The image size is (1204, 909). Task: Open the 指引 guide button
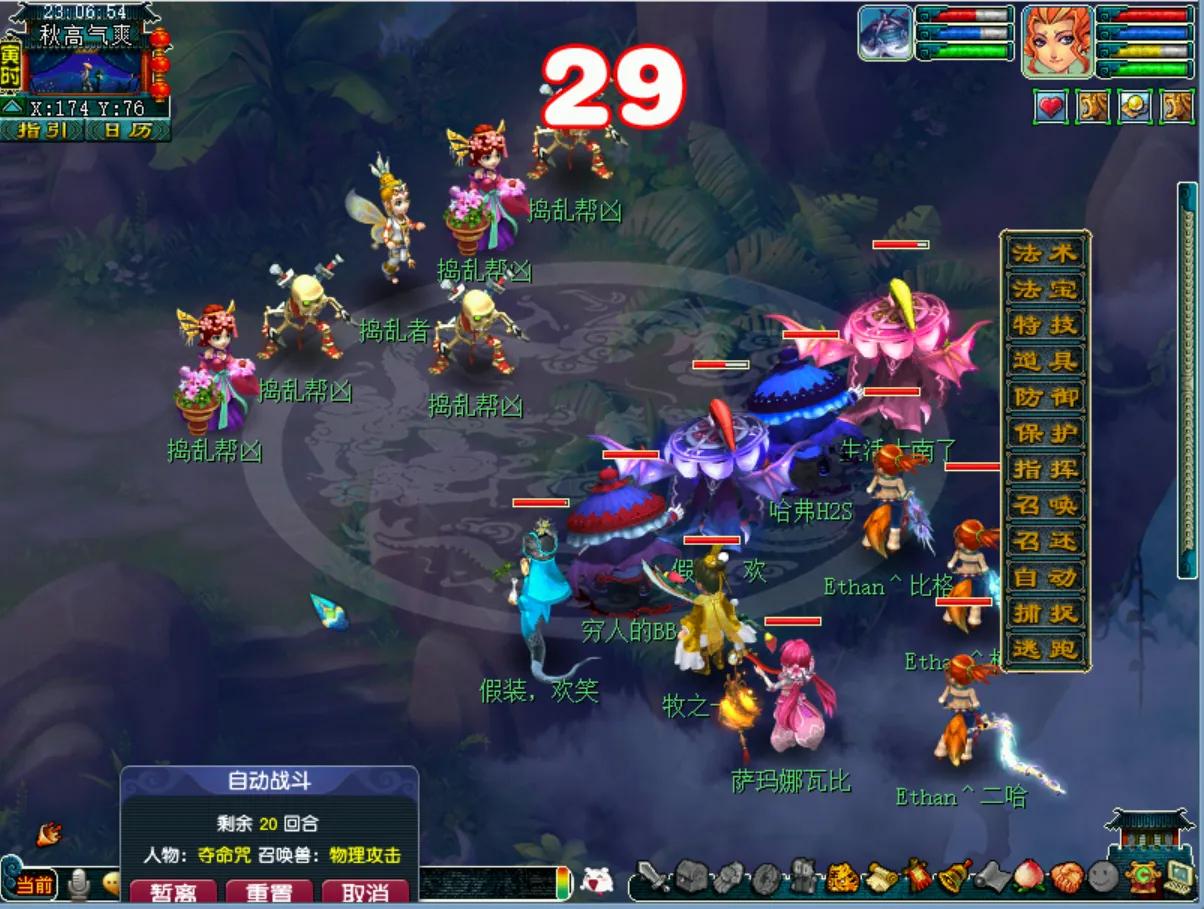click(x=41, y=131)
